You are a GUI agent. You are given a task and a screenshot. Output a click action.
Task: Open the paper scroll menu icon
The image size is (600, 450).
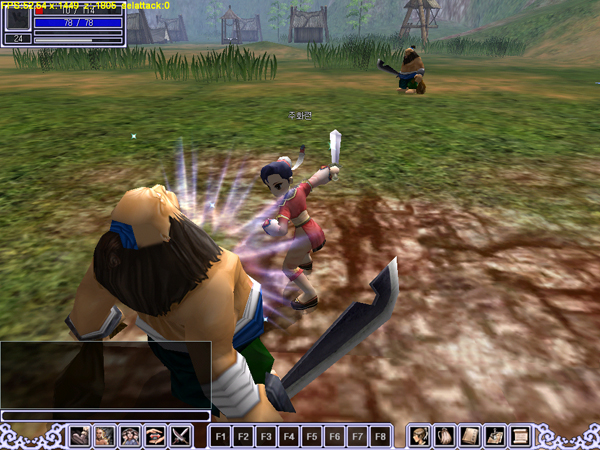520,436
